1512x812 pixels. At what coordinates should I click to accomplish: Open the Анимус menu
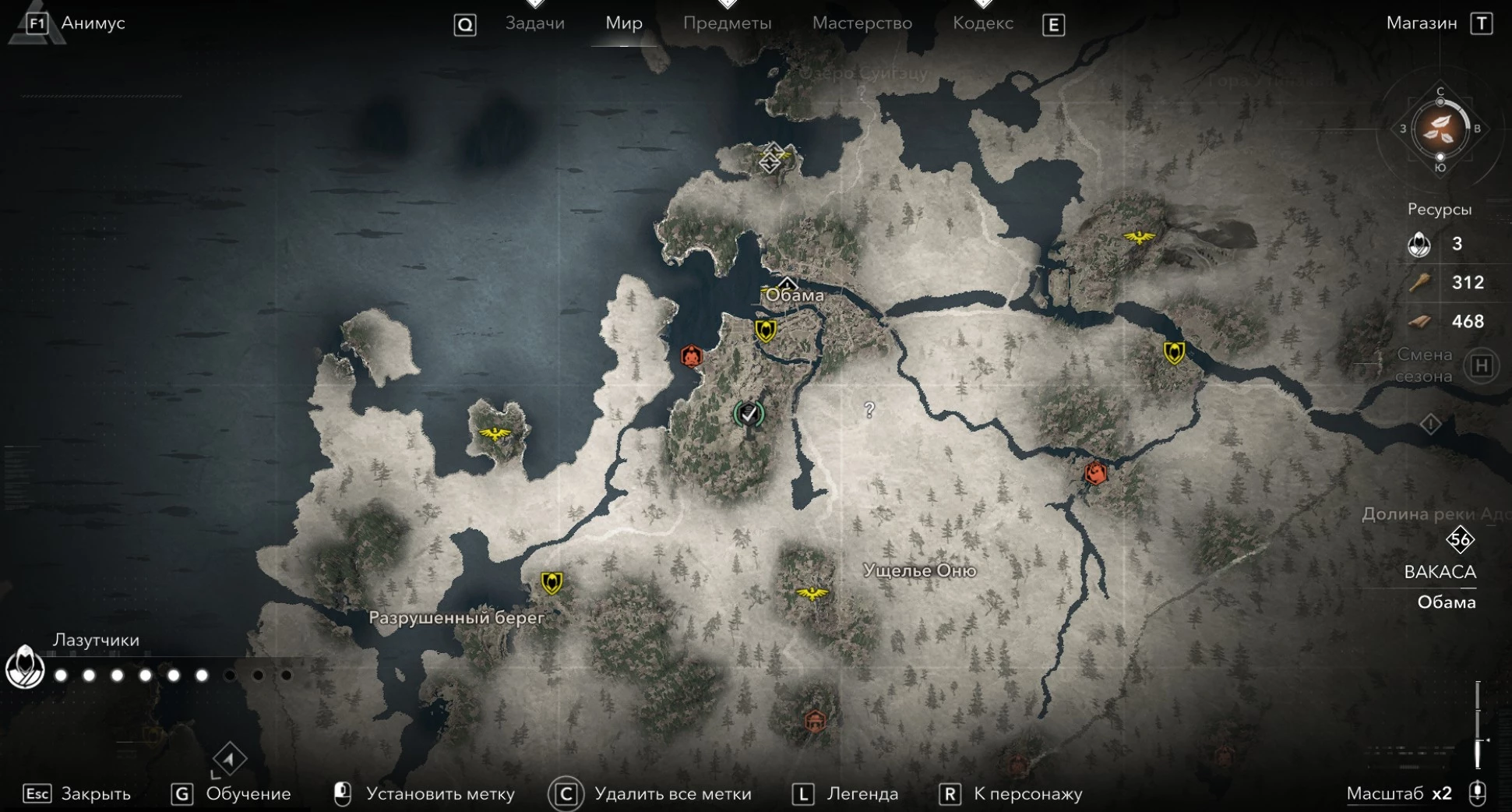(92, 23)
